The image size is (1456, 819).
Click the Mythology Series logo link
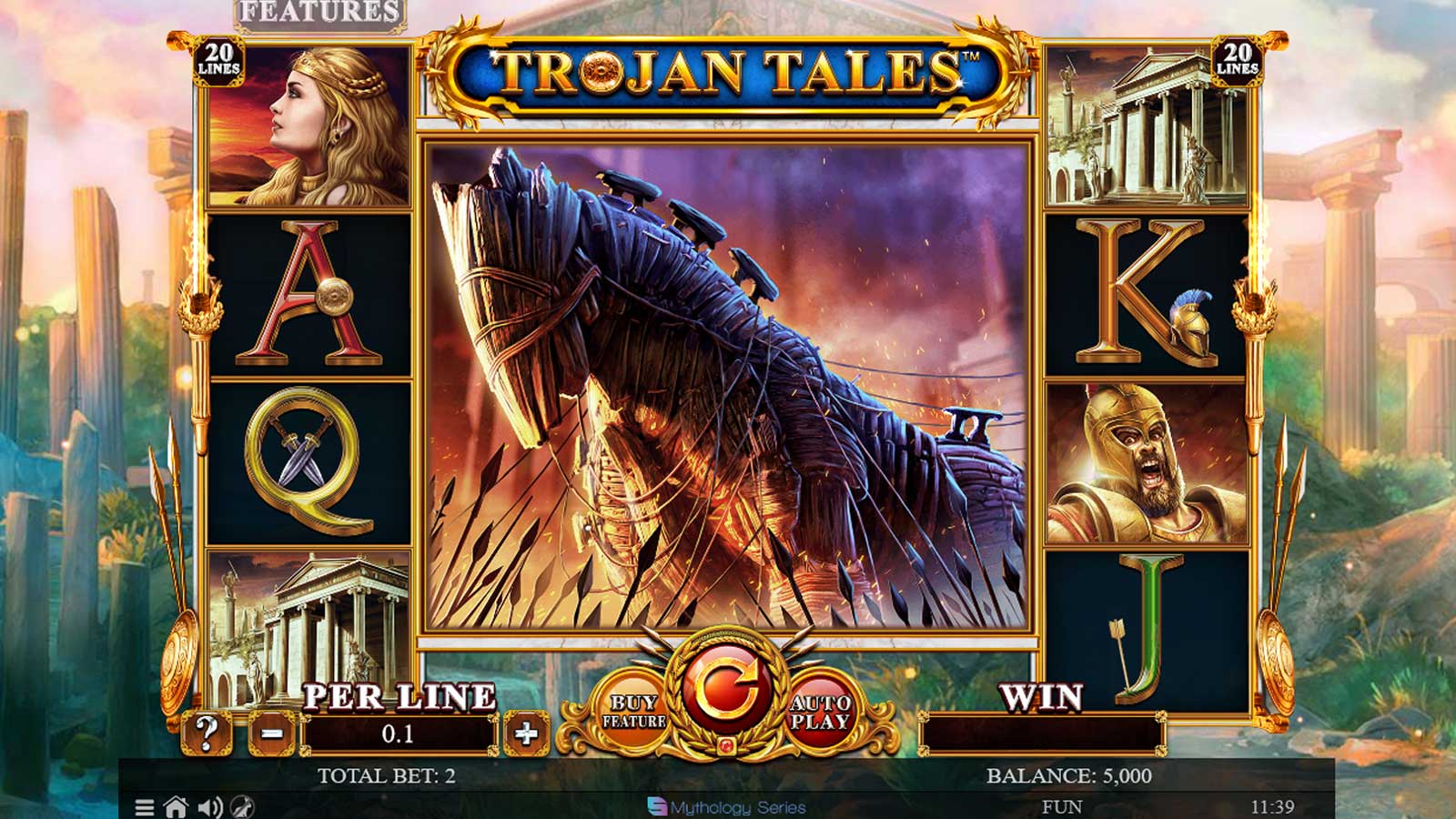tap(726, 807)
